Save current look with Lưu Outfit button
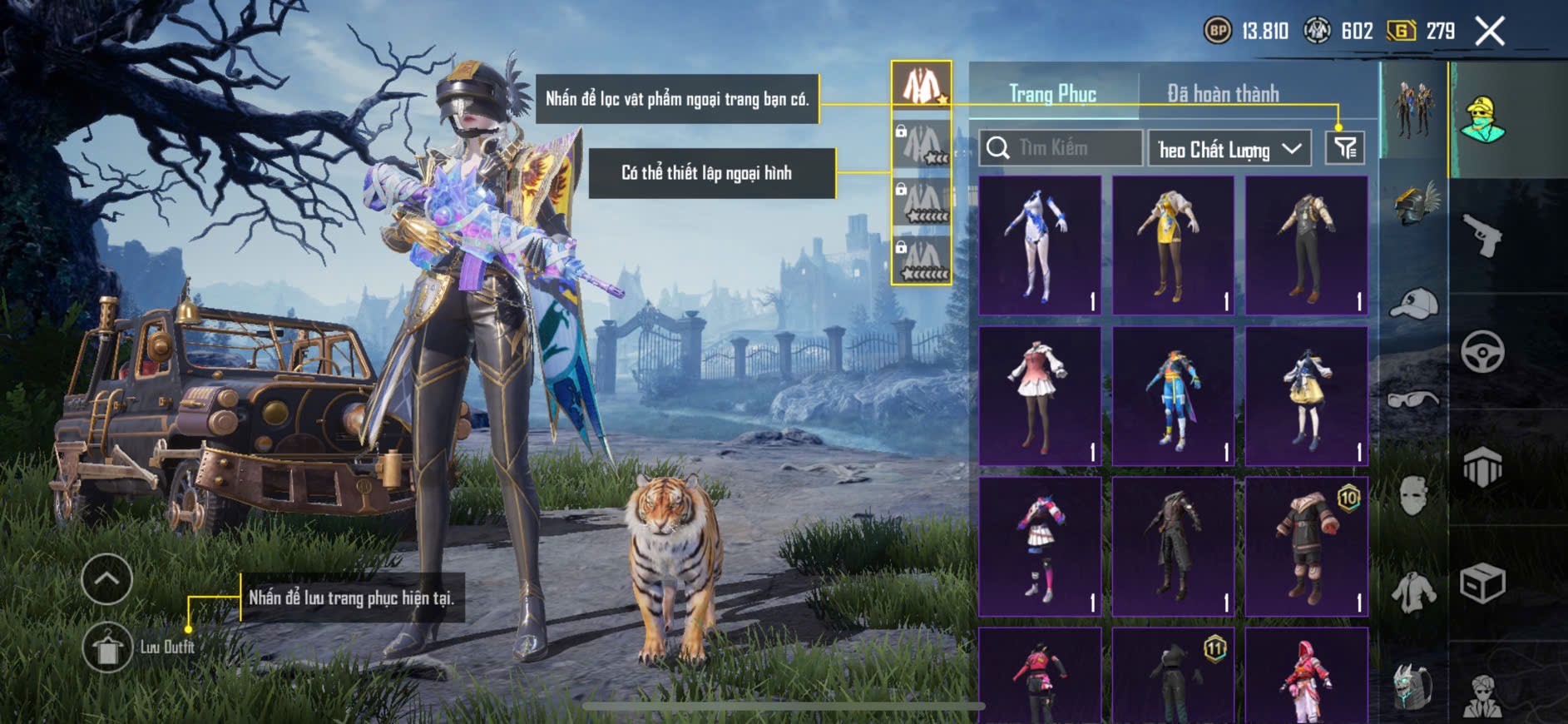This screenshot has width=1568, height=724. click(x=108, y=647)
